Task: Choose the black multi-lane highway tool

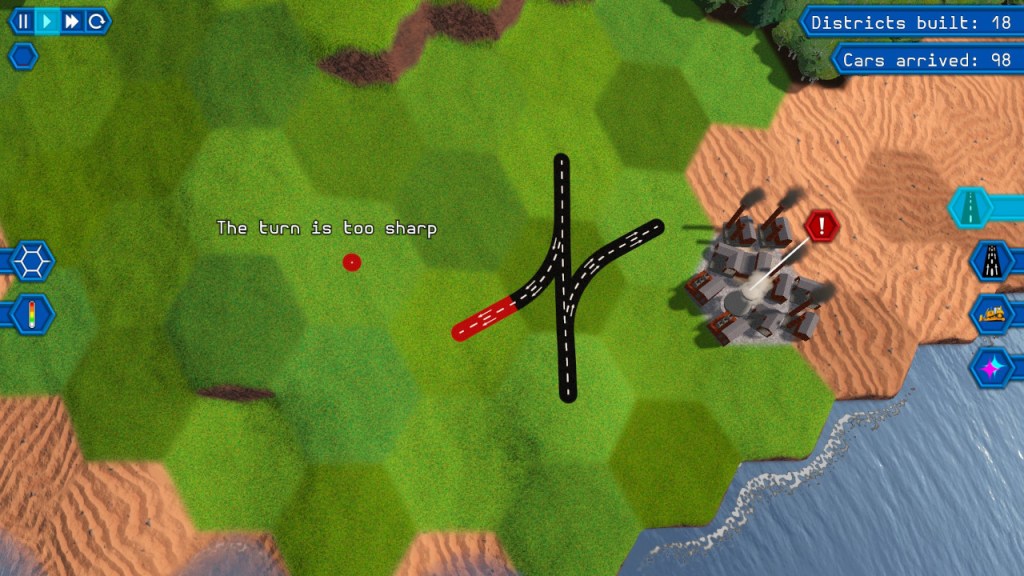Action: pyautogui.click(x=991, y=261)
